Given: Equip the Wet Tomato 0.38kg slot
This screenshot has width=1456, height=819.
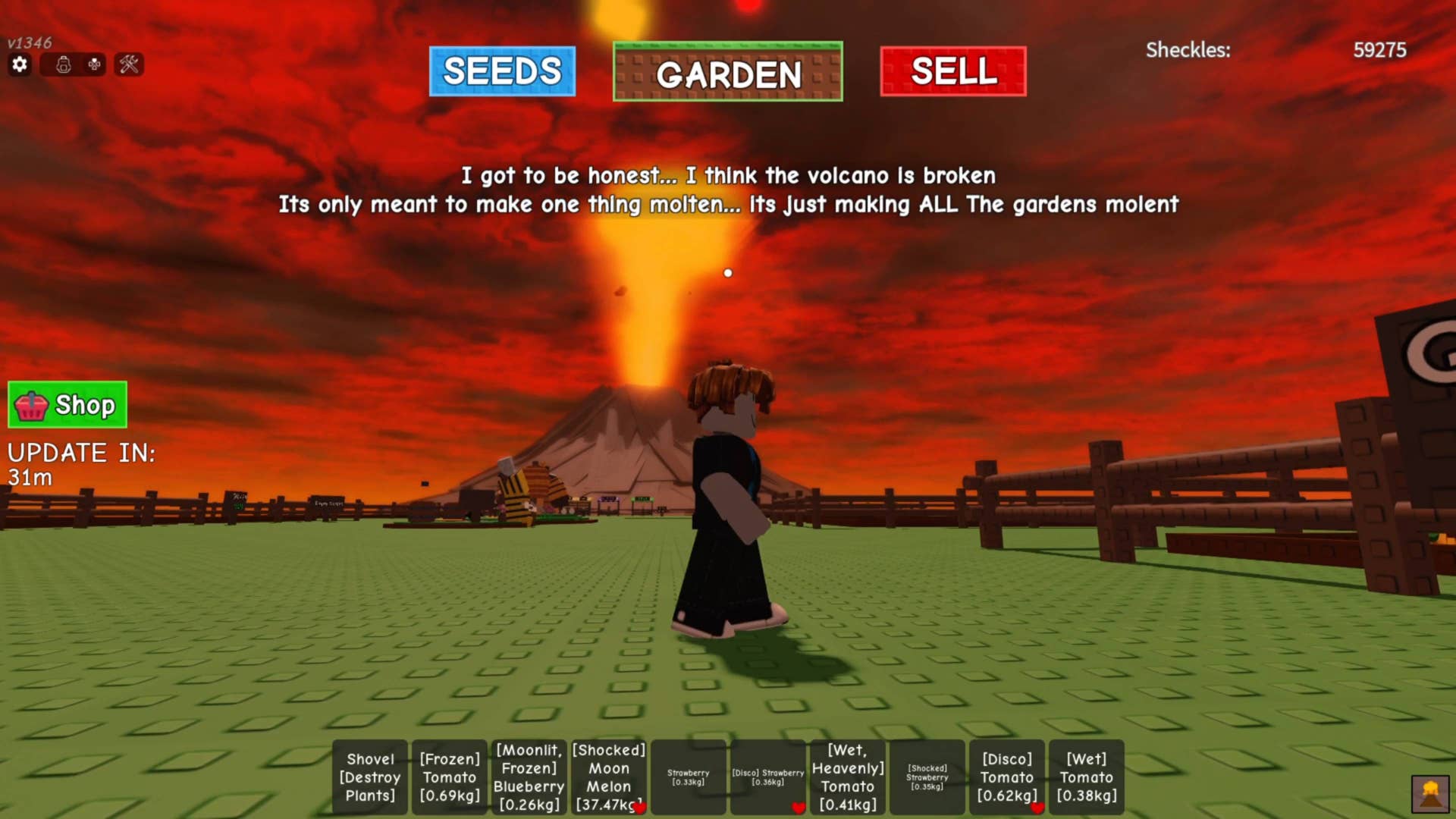Looking at the screenshot, I should coord(1087,777).
